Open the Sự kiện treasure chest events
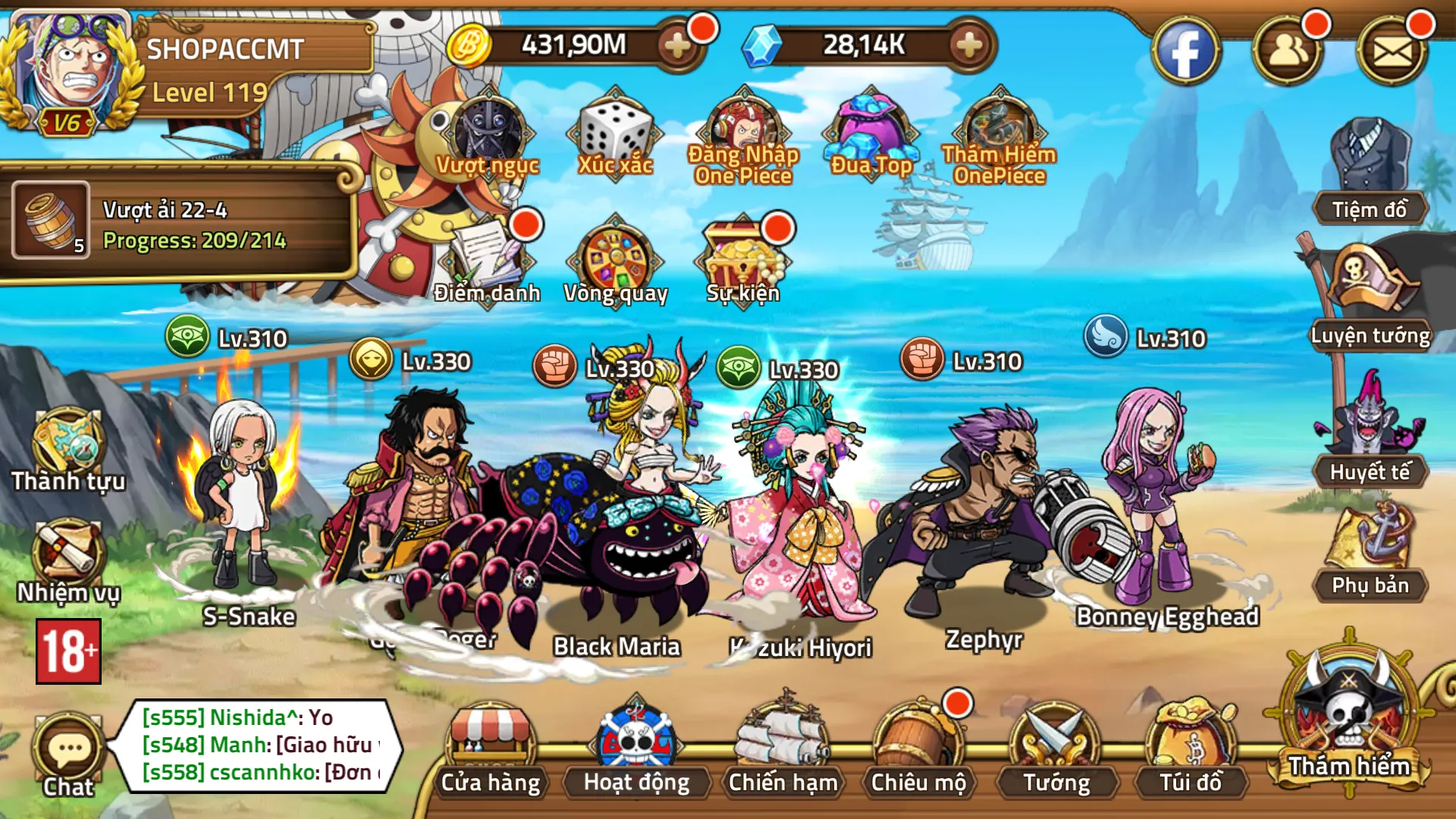The height and width of the screenshot is (819, 1456). (x=743, y=258)
